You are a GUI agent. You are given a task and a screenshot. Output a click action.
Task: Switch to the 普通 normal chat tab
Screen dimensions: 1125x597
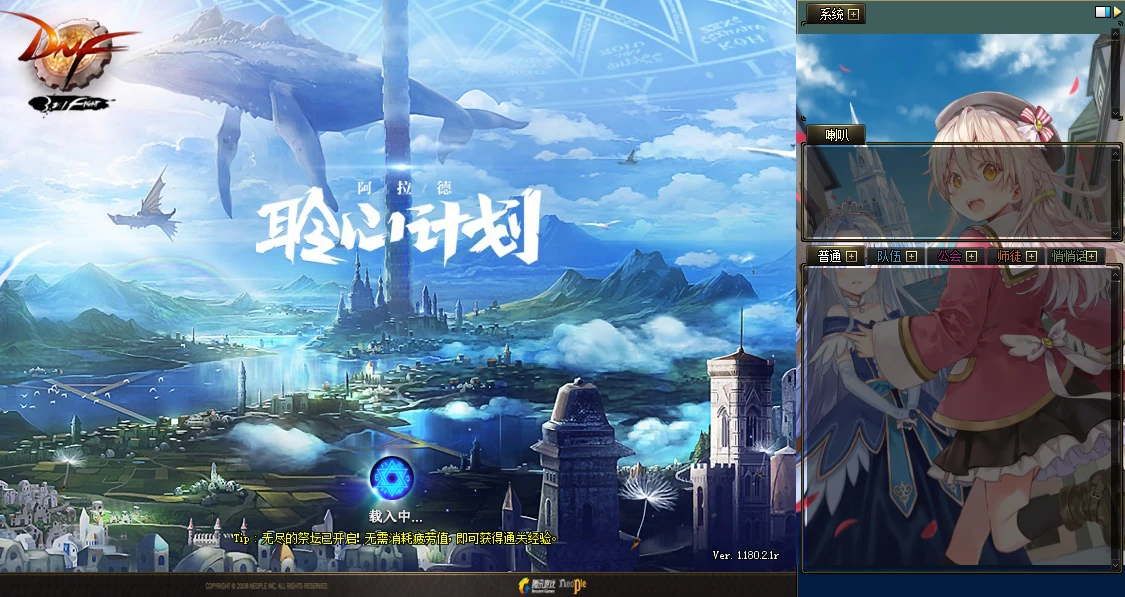829,256
